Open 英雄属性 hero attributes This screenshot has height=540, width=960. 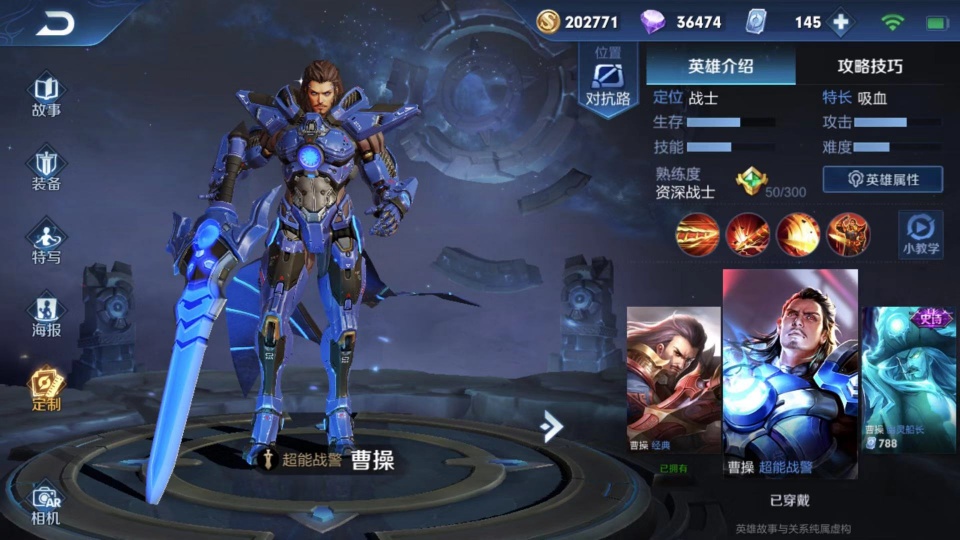(882, 179)
